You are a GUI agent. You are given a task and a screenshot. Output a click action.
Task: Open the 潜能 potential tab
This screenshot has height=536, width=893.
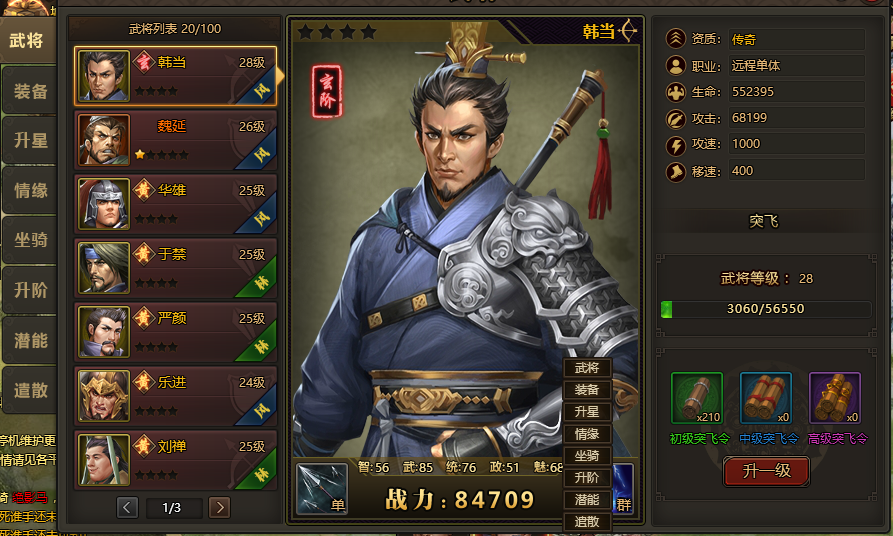[30, 341]
